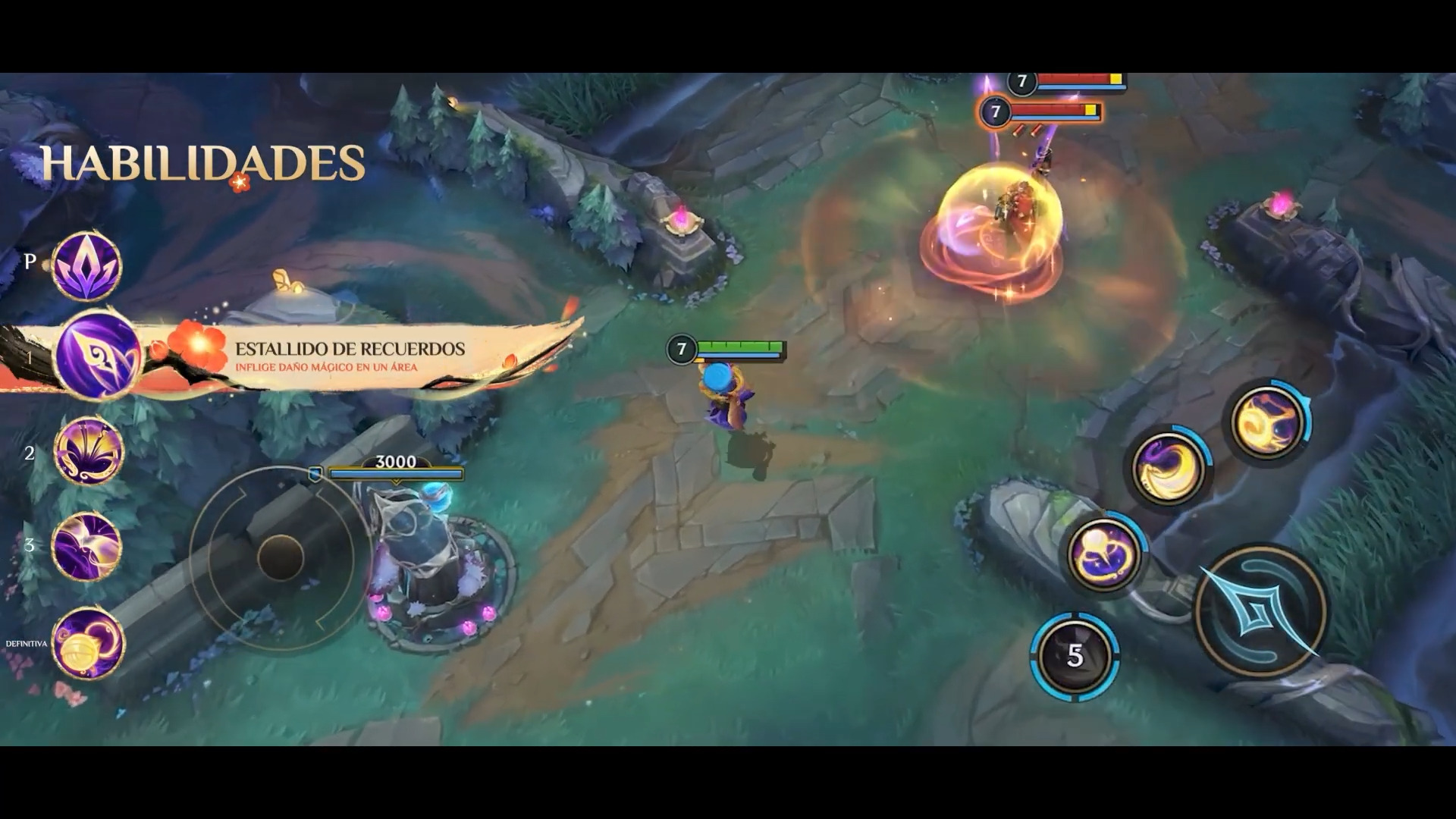Image resolution: width=1456 pixels, height=819 pixels.
Task: Open the Estallido de Recuerdos description banner
Action: coord(349,356)
